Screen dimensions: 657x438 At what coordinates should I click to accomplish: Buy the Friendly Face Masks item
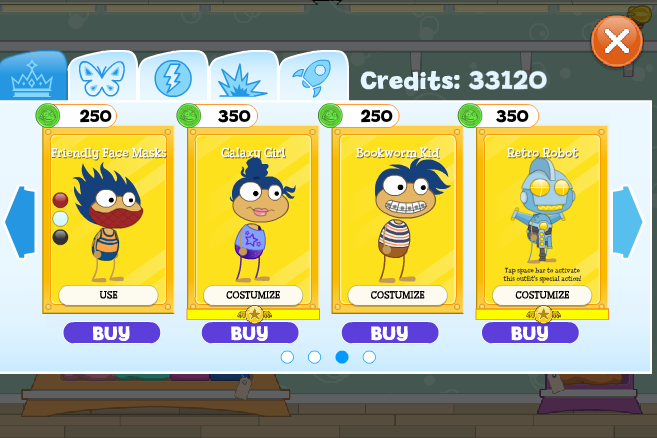pyautogui.click(x=111, y=333)
